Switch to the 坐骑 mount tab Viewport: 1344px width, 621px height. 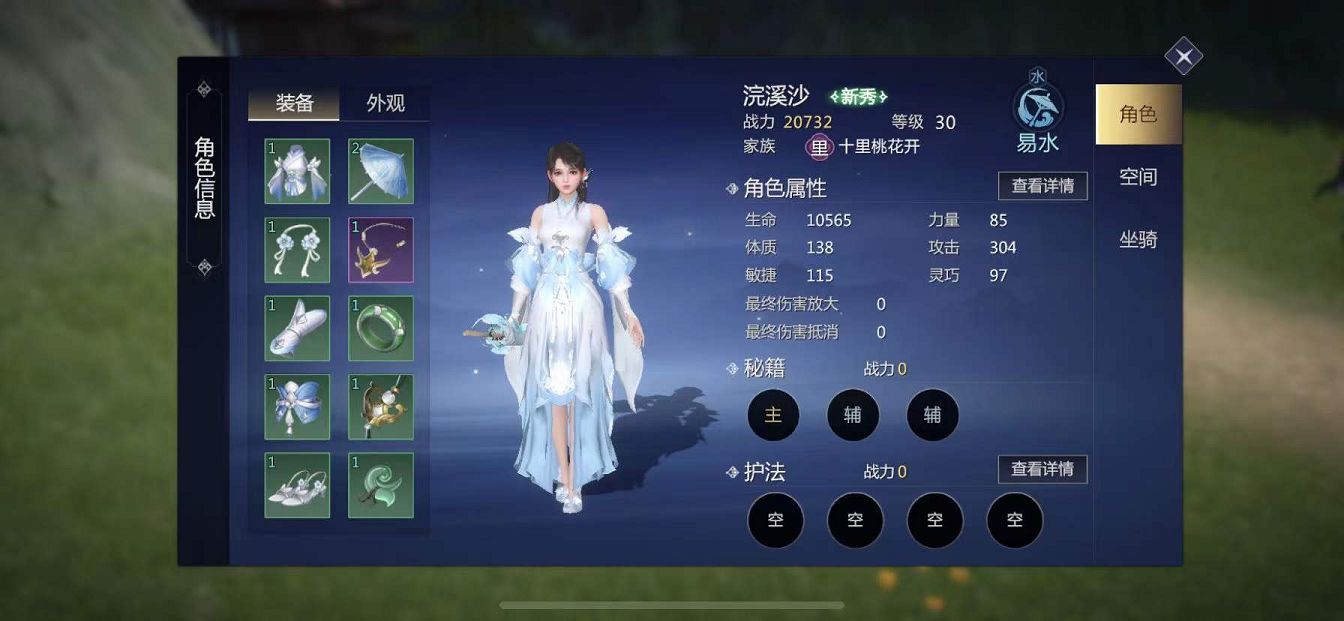click(x=1138, y=240)
